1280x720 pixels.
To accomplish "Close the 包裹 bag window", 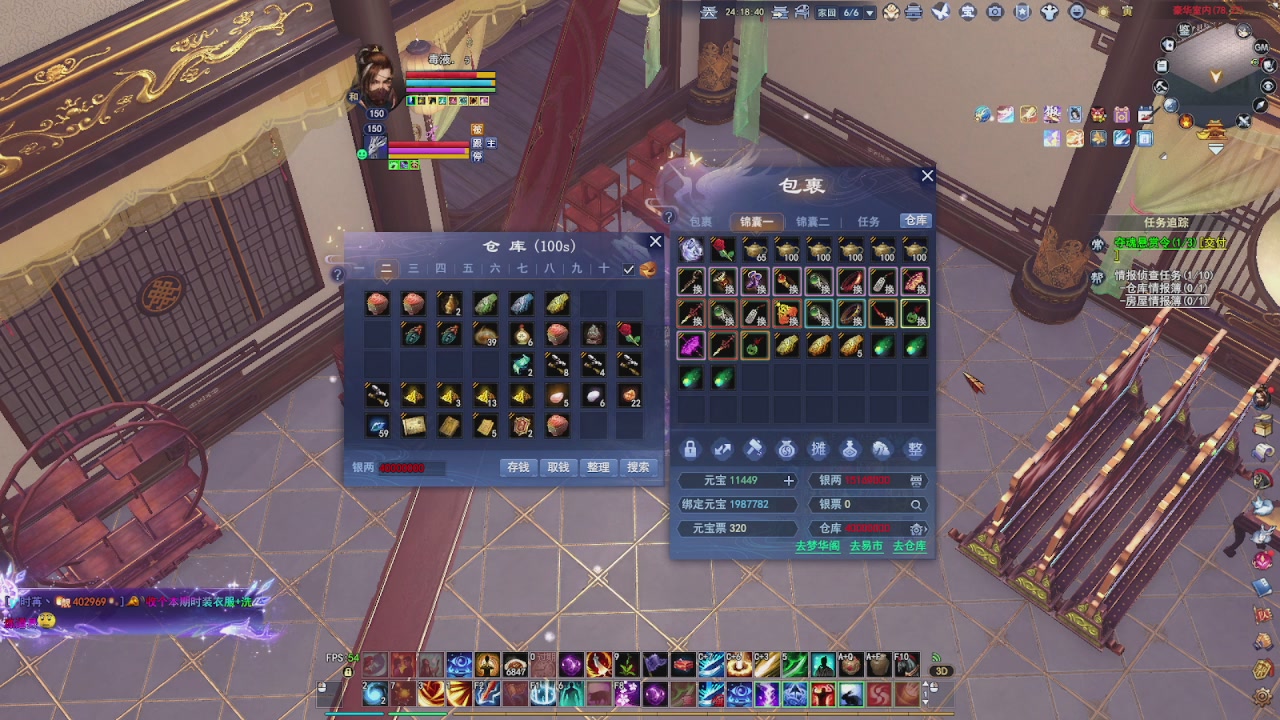I will click(x=927, y=176).
